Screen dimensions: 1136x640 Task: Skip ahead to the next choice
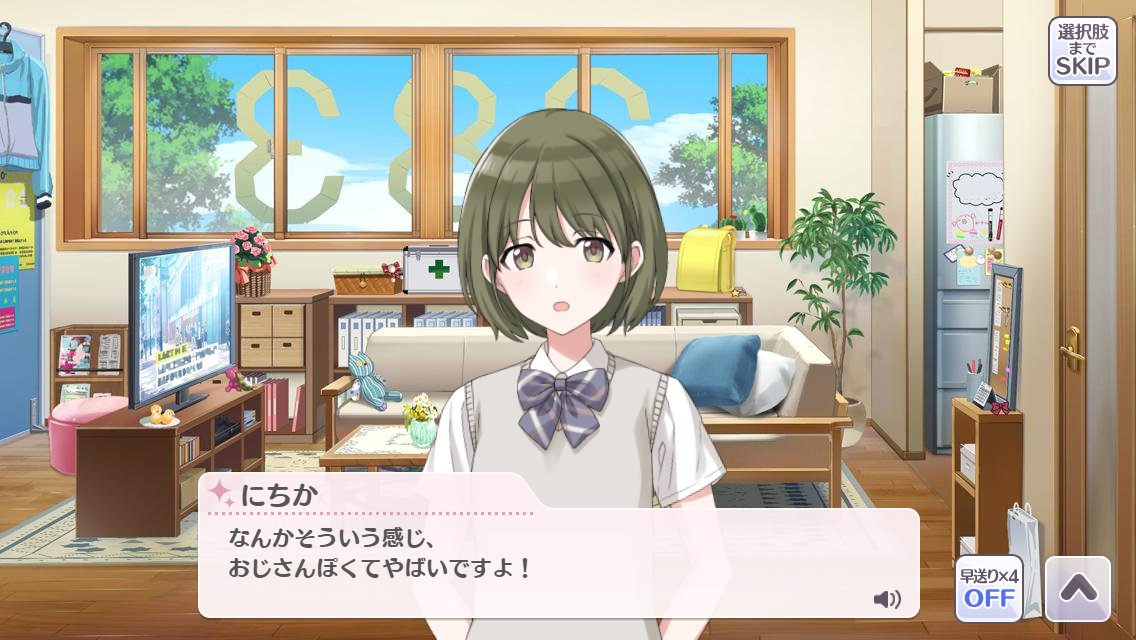coord(1082,51)
